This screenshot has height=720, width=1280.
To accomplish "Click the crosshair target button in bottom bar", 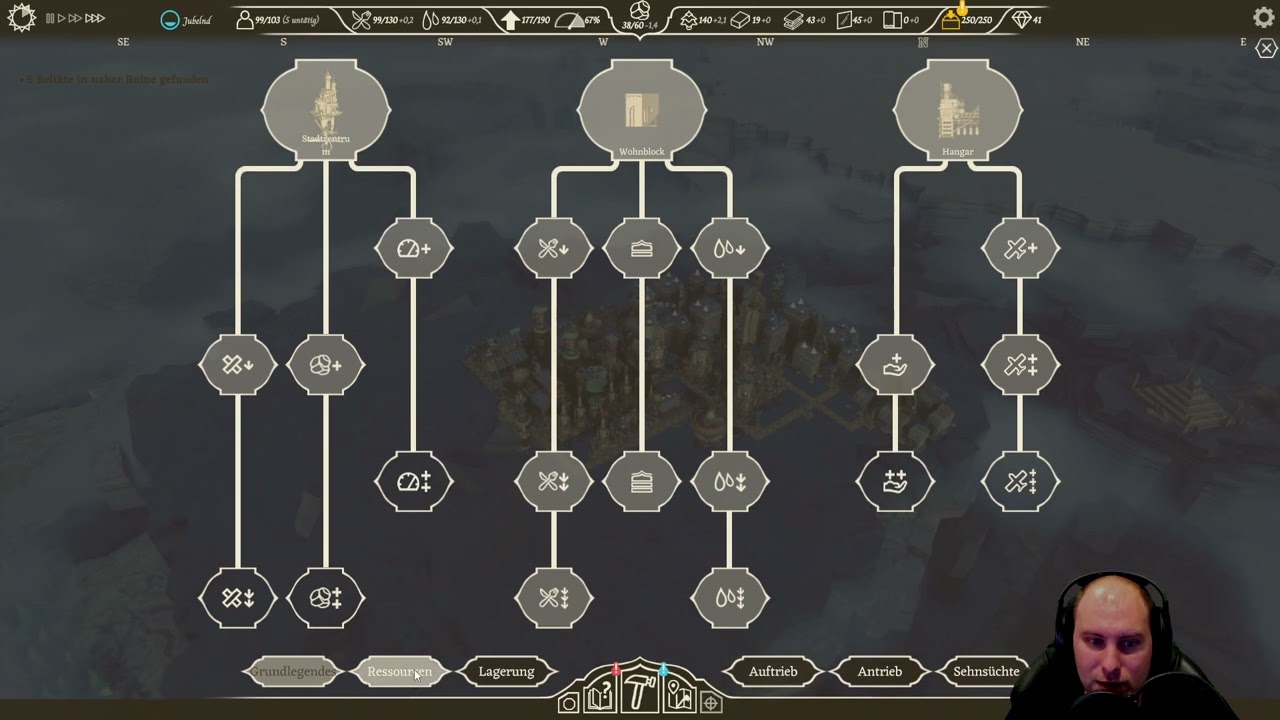I will pyautogui.click(x=711, y=703).
